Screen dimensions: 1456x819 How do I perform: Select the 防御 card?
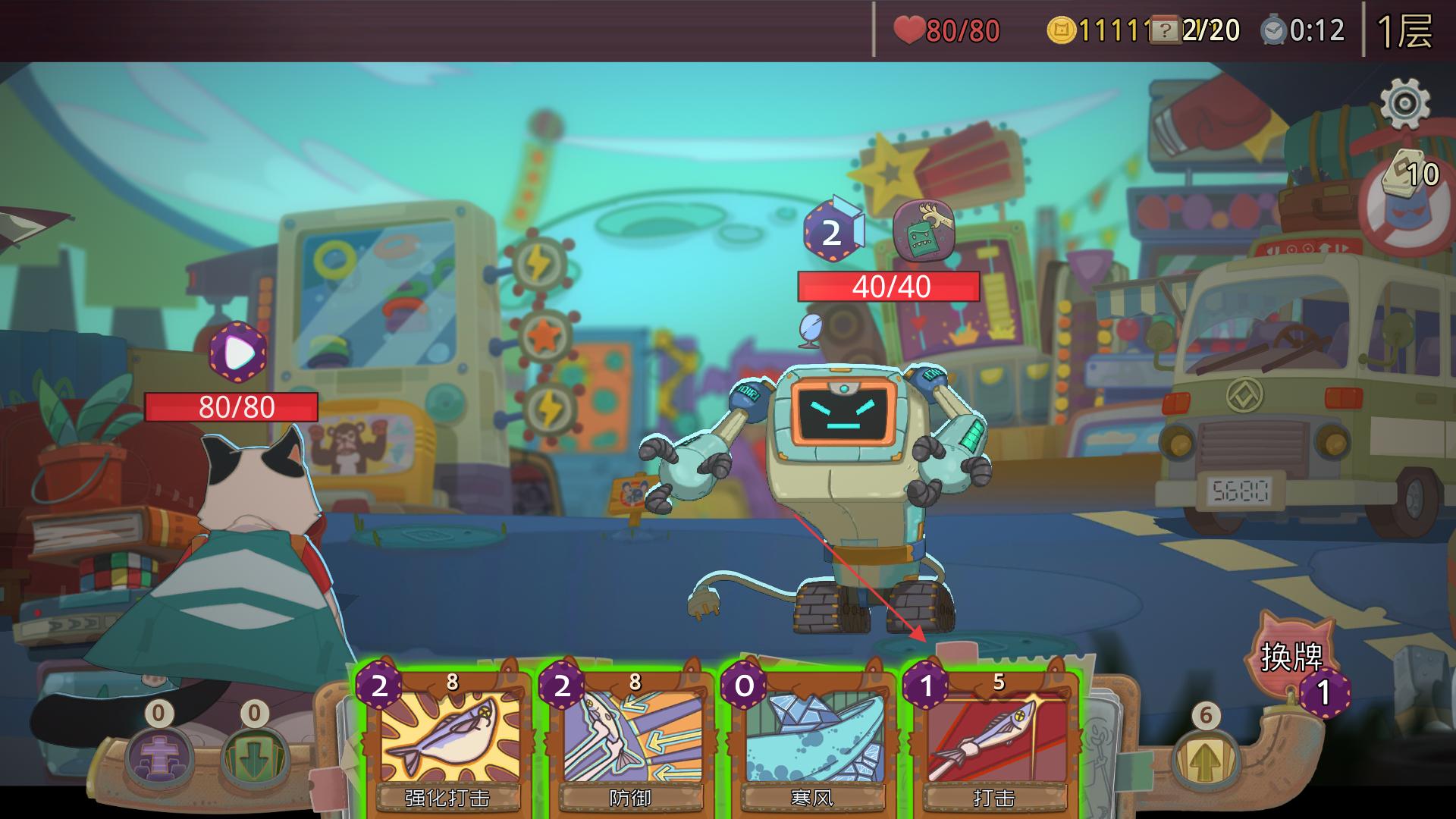pos(629,739)
